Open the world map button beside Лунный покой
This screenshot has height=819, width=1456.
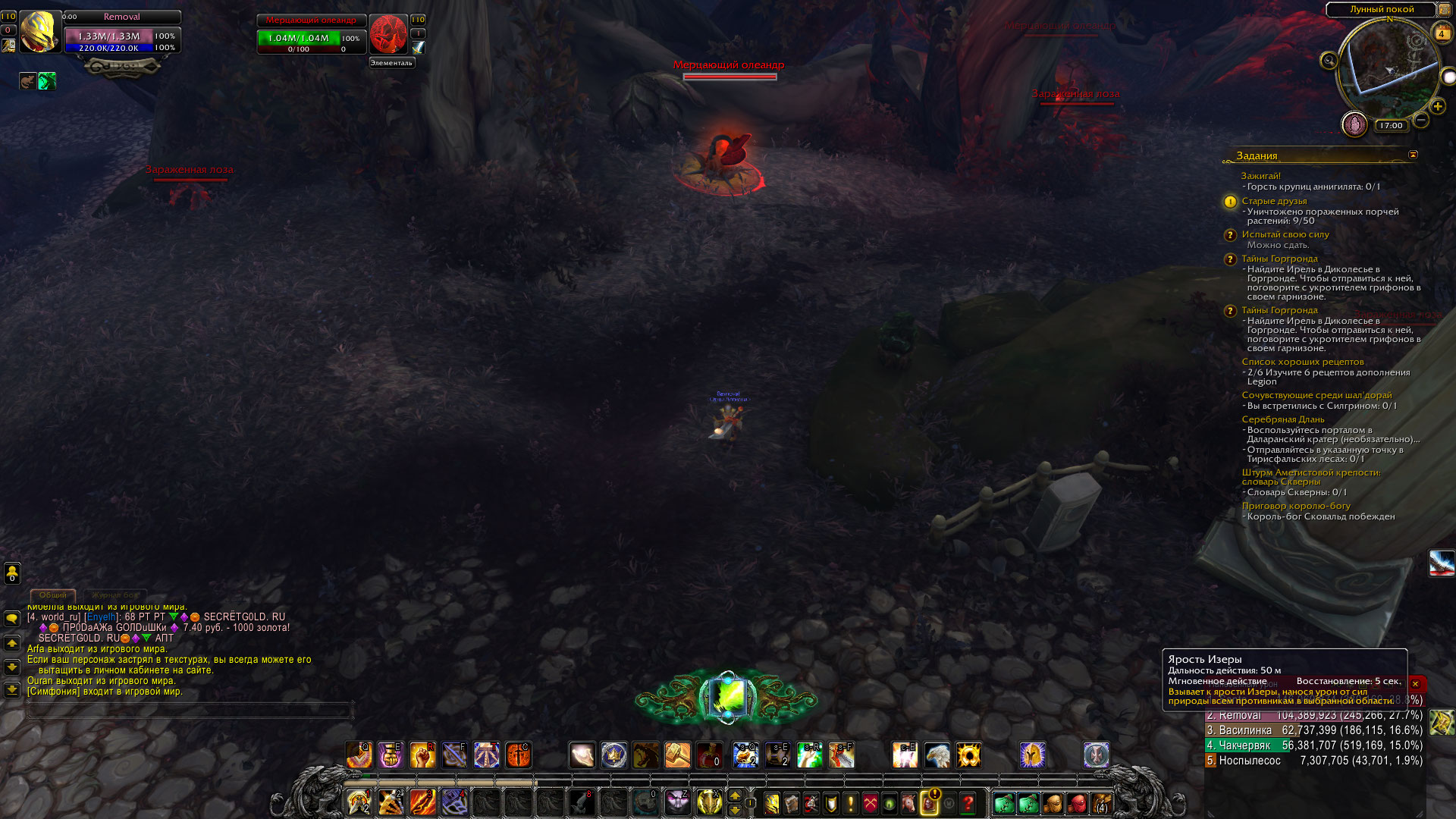(1445, 10)
